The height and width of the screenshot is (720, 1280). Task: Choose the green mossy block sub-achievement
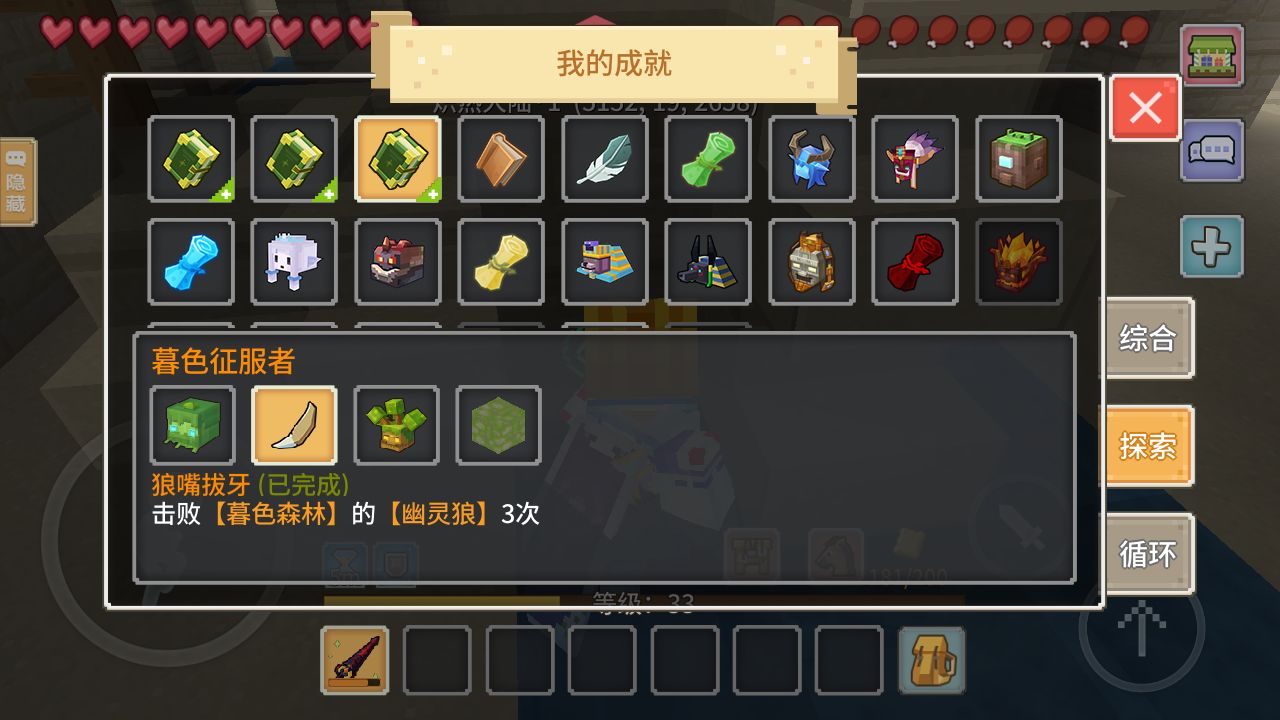tap(498, 426)
